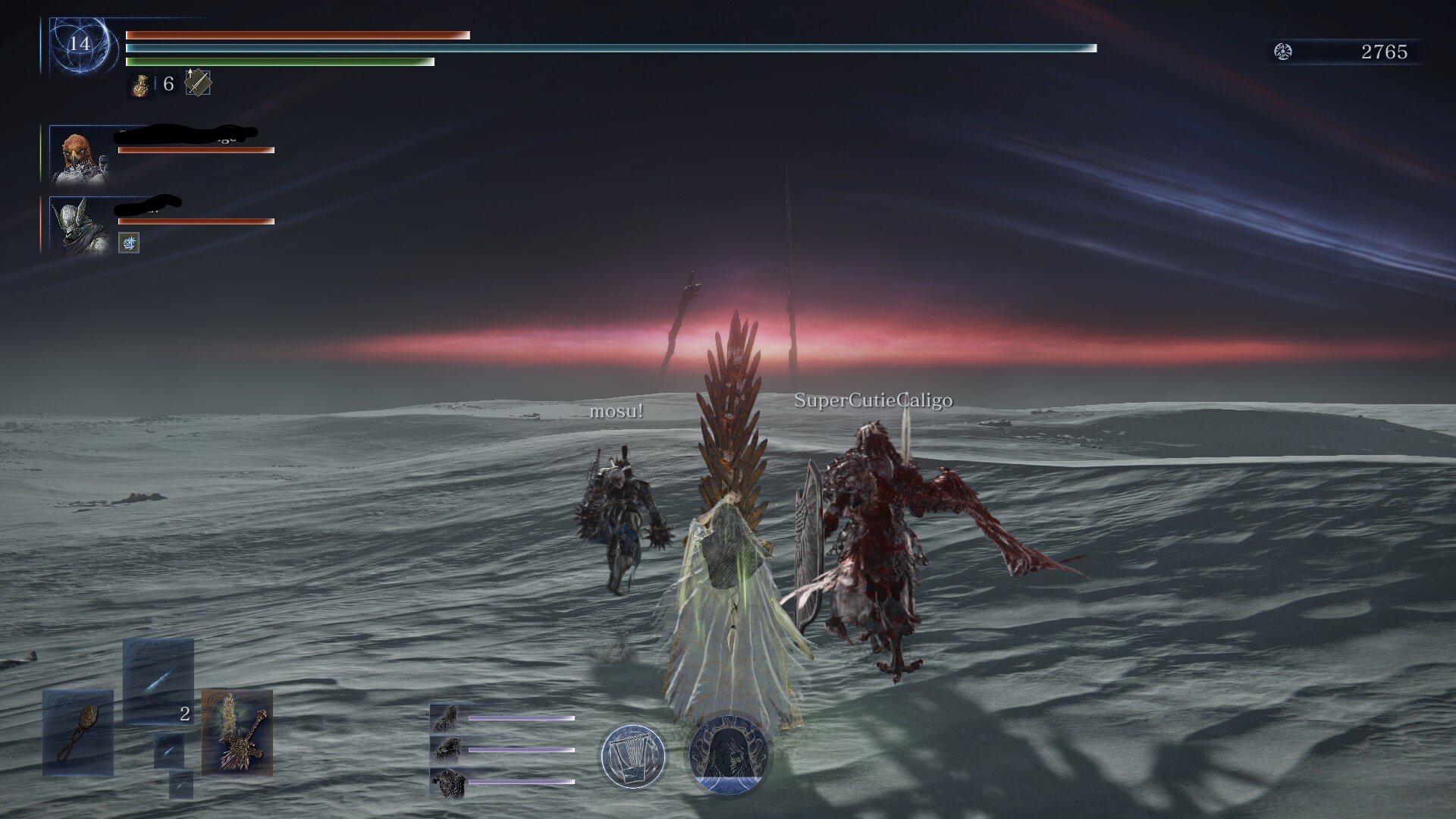Viewport: 1456px width, 819px height.
Task: Select the large blue shard slot showing 2
Action: pos(158,682)
